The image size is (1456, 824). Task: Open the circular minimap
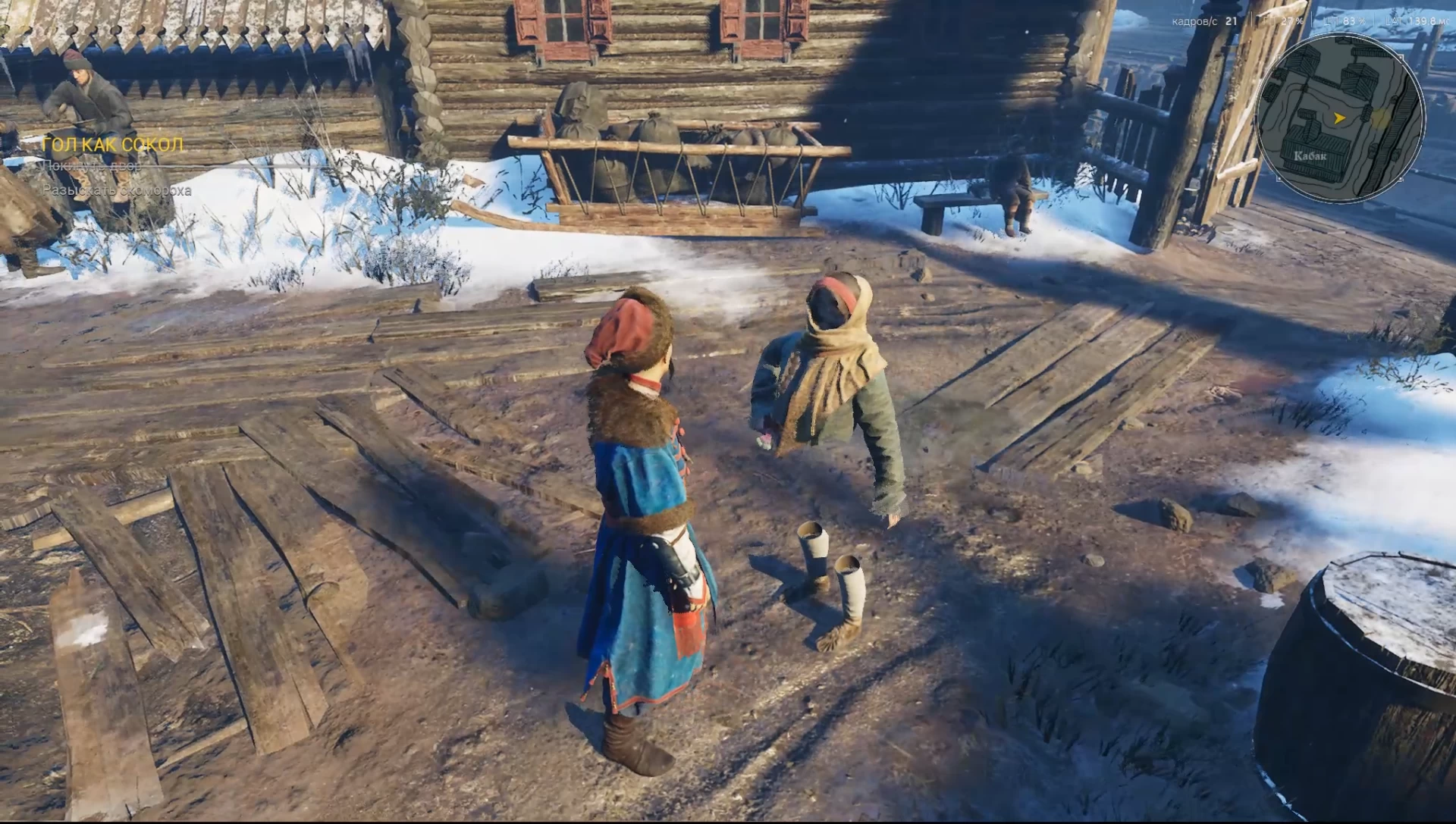[1340, 120]
